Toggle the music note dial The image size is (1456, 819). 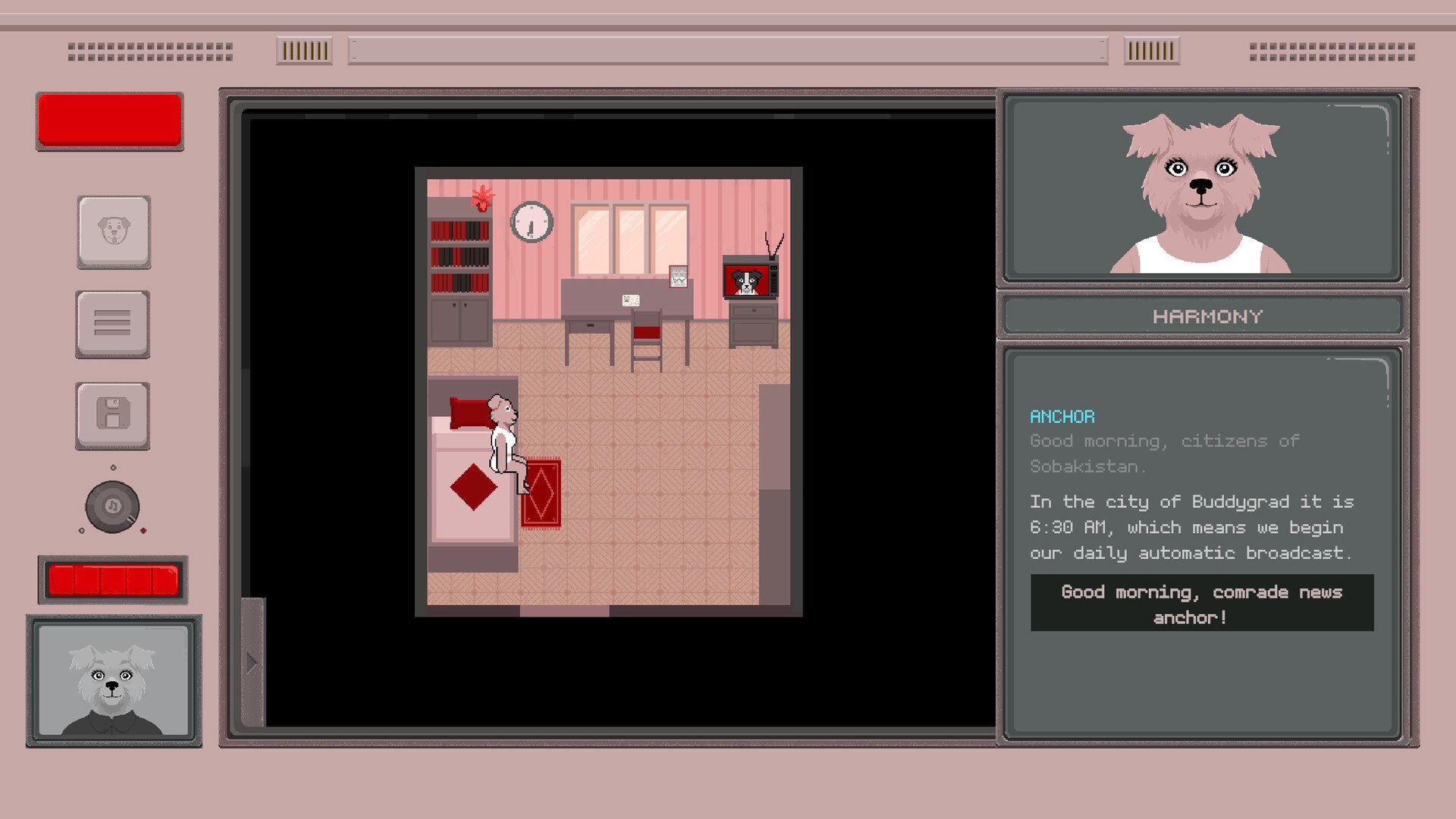[x=112, y=507]
